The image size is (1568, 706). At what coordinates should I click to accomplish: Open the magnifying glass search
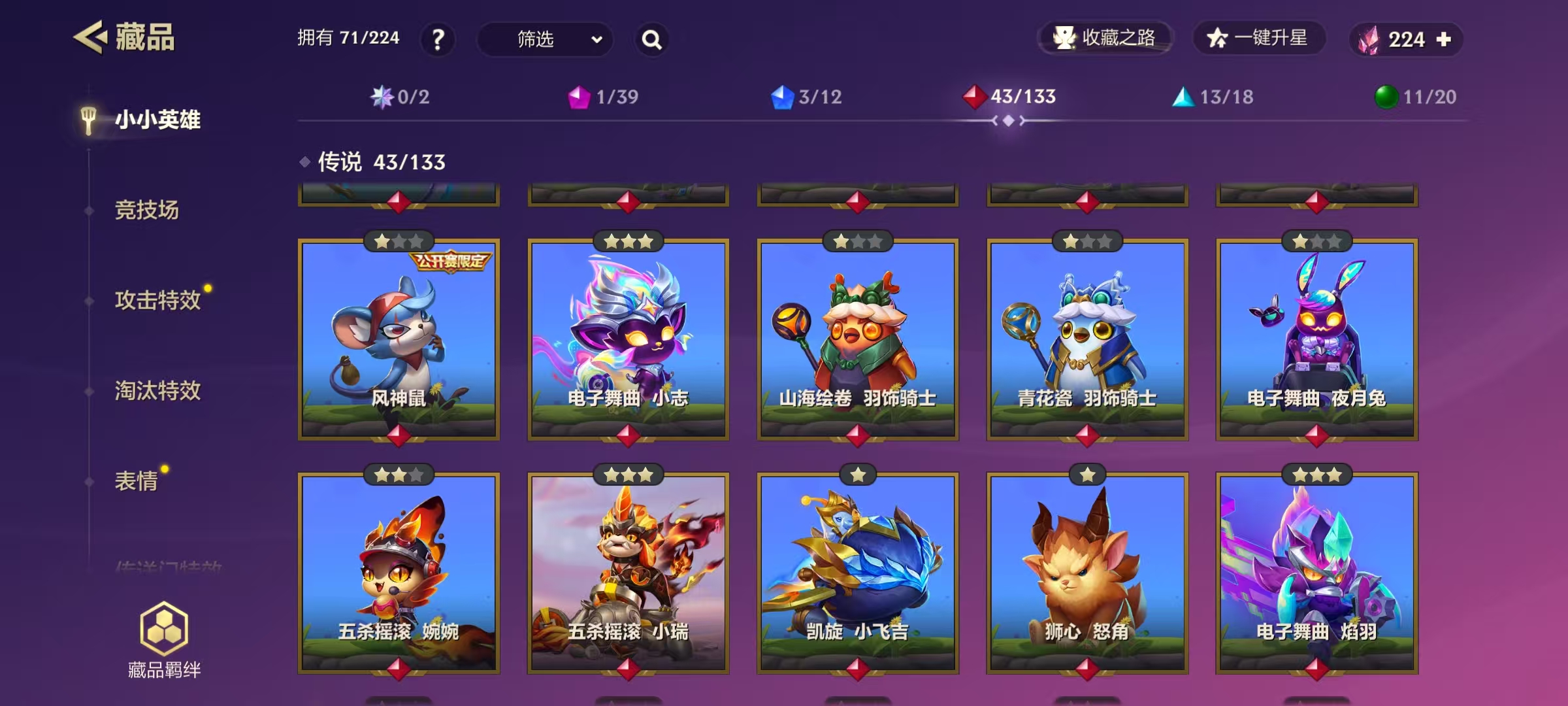(651, 40)
